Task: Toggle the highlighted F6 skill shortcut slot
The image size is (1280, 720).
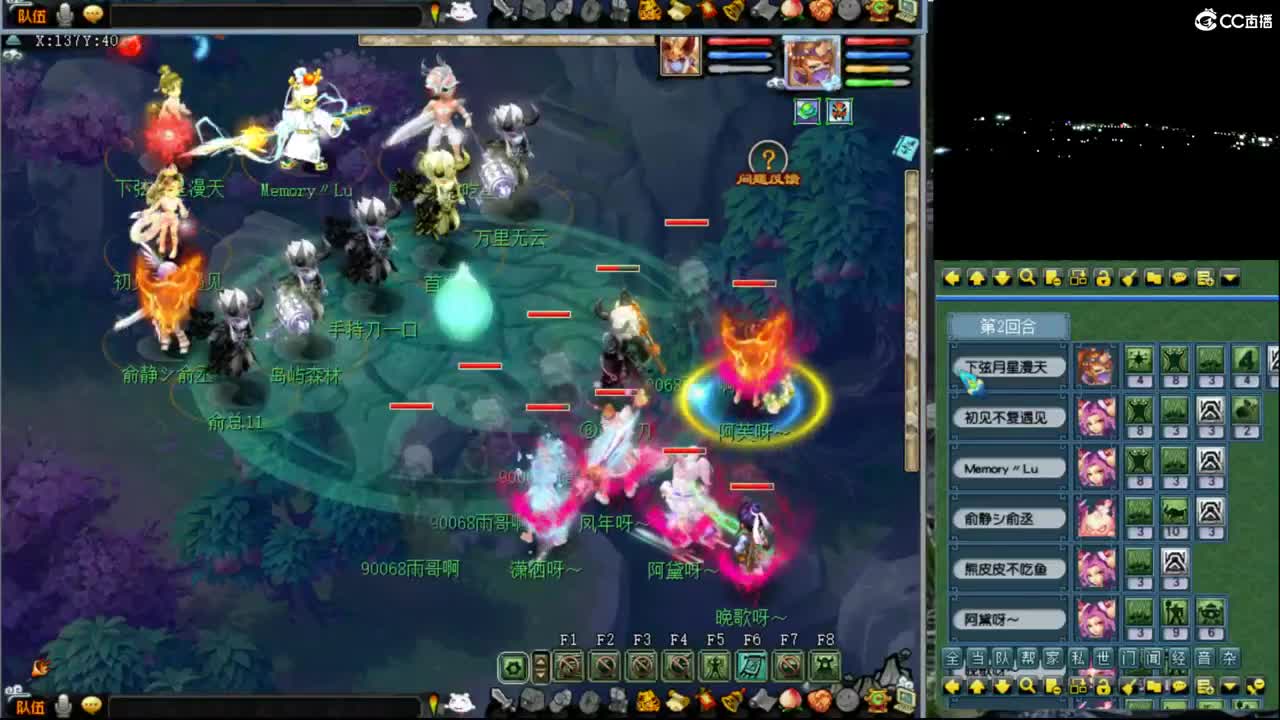Action: click(751, 663)
